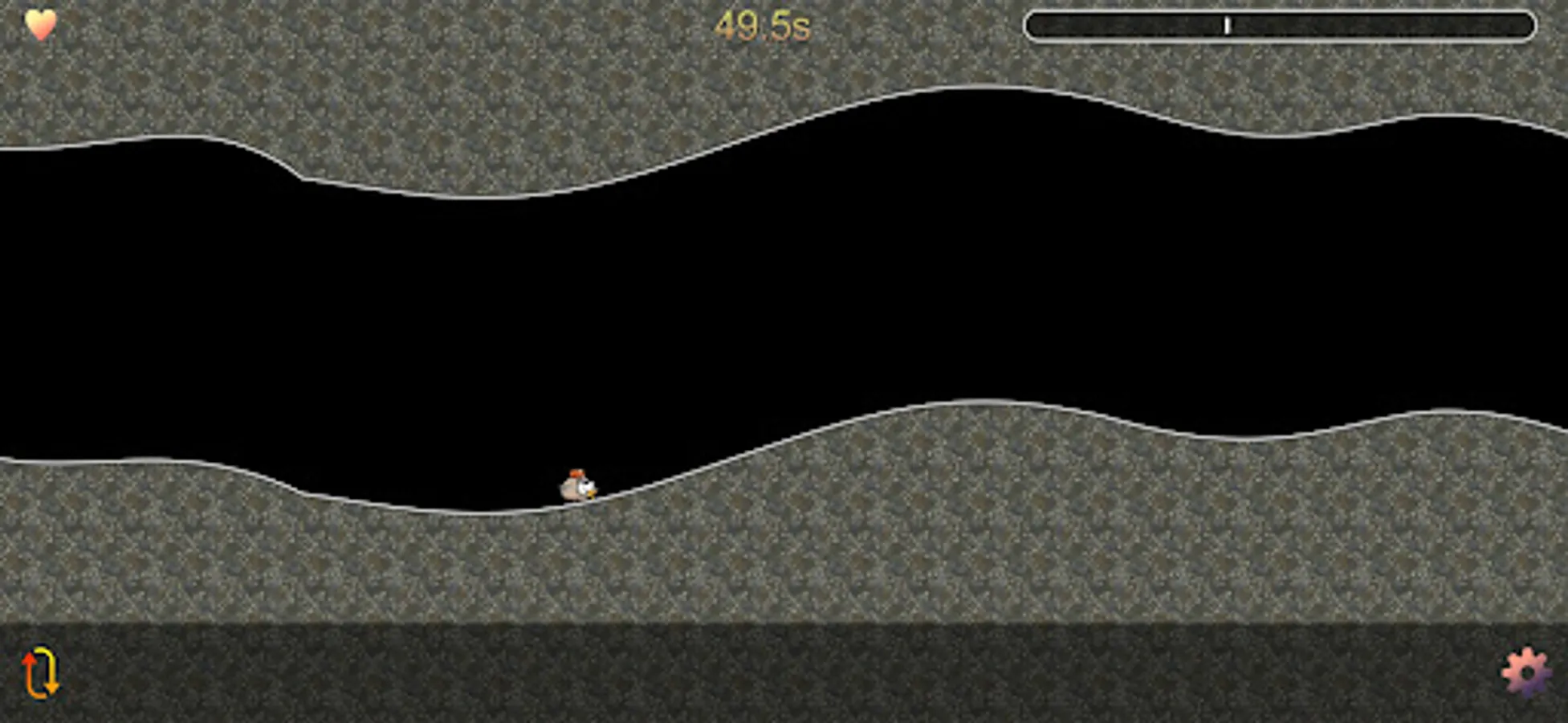Click inside the black cave tunnel
The width and height of the screenshot is (1568, 723).
click(x=723, y=305)
